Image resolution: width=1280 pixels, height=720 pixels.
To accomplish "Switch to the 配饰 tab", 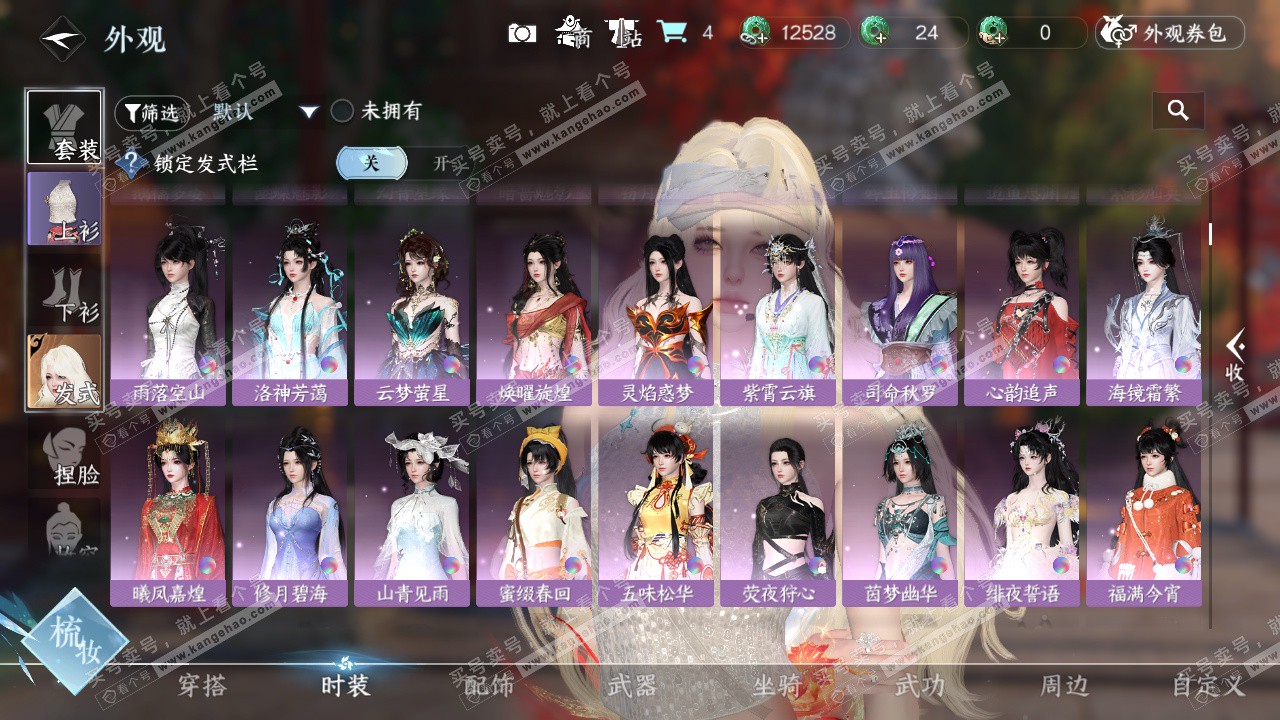I will click(x=489, y=686).
